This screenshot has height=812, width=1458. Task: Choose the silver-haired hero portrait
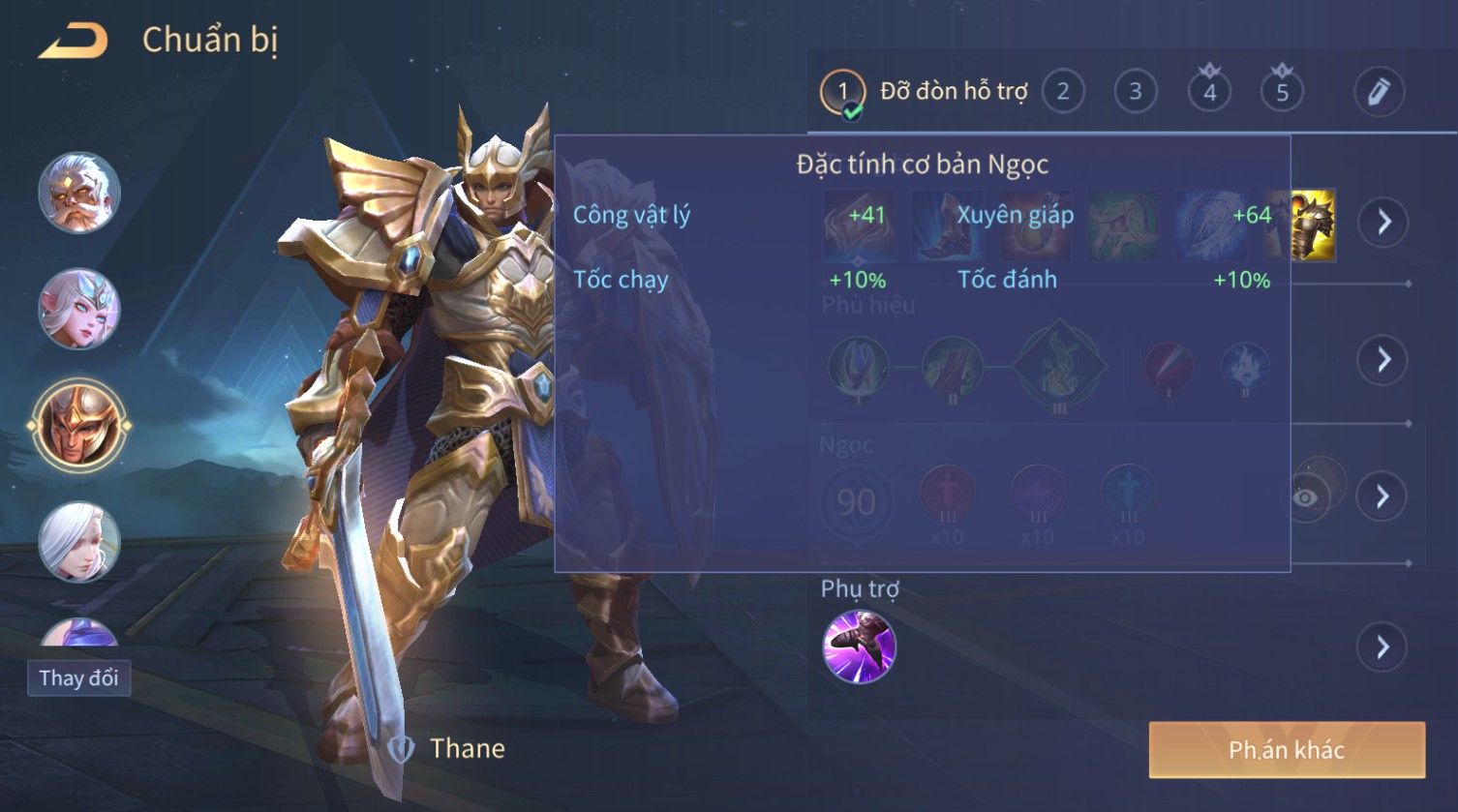(79, 541)
